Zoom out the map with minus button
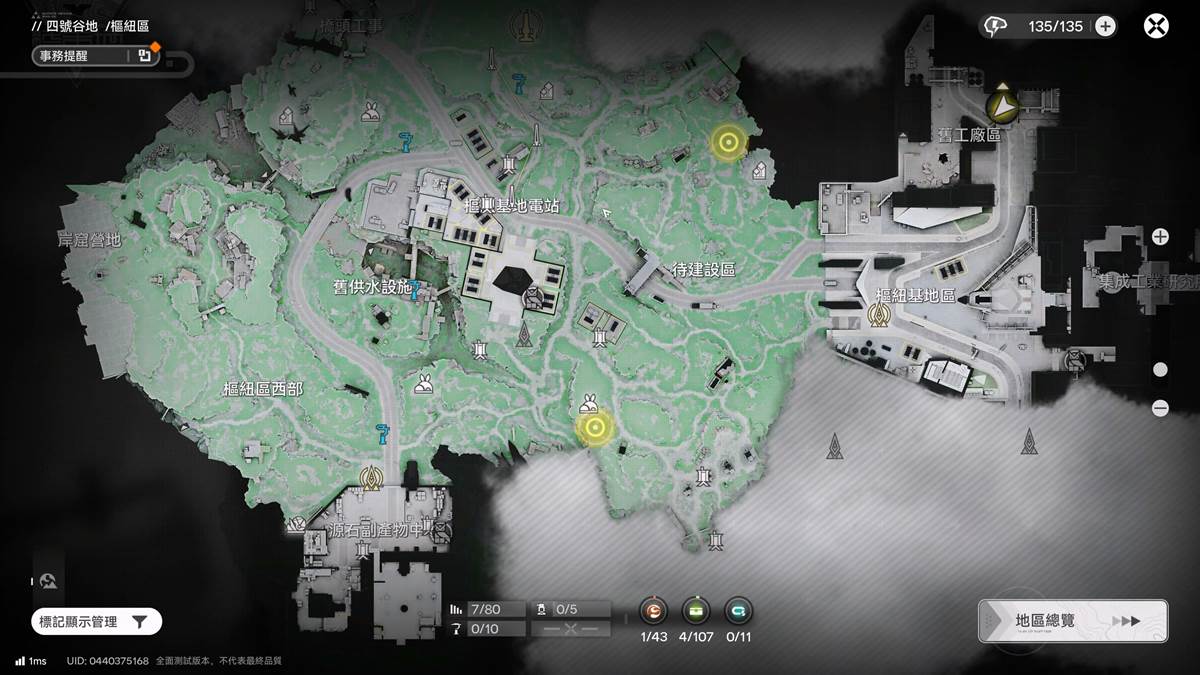 tap(1160, 408)
